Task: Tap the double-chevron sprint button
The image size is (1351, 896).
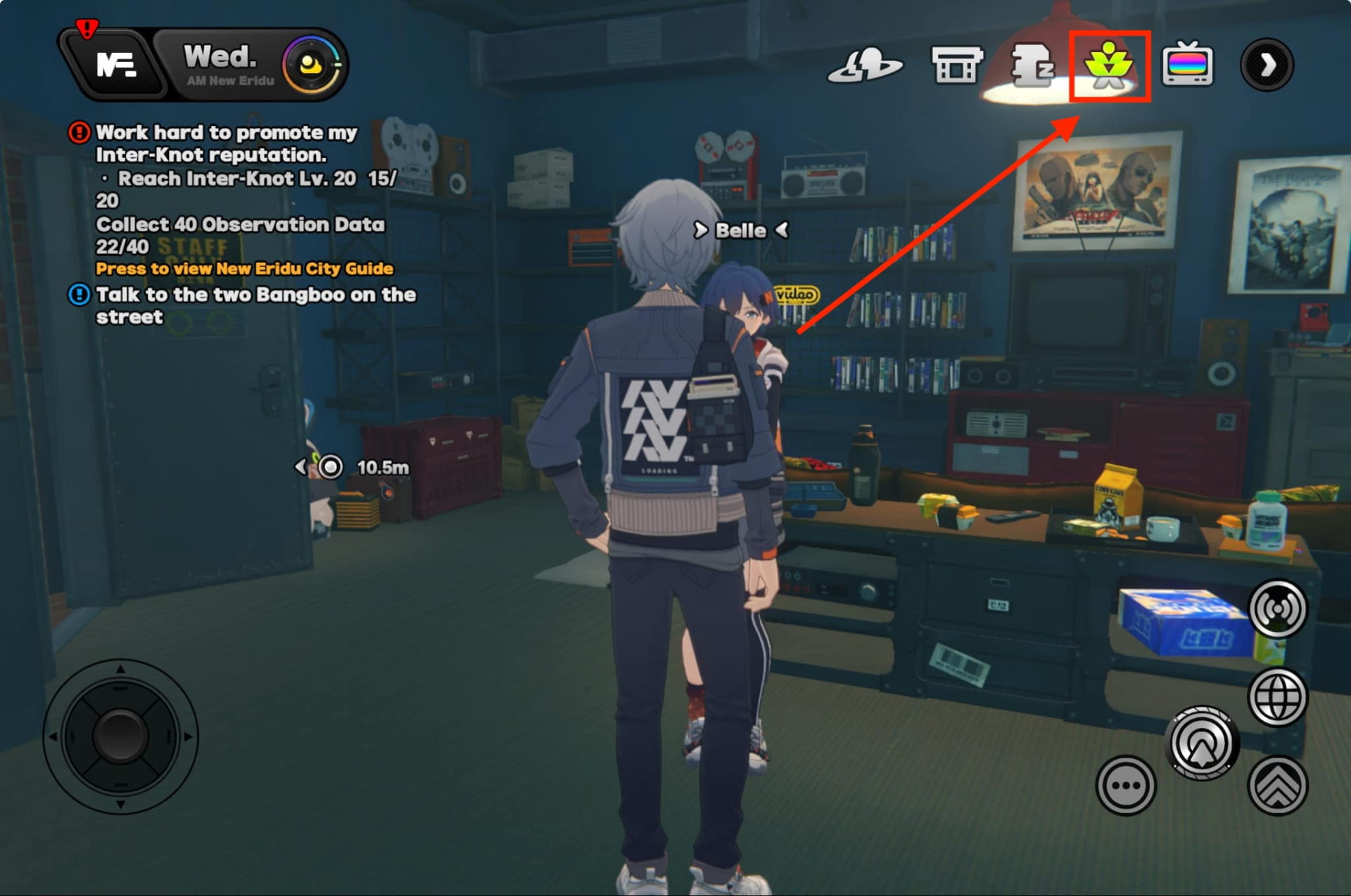Action: (1277, 786)
